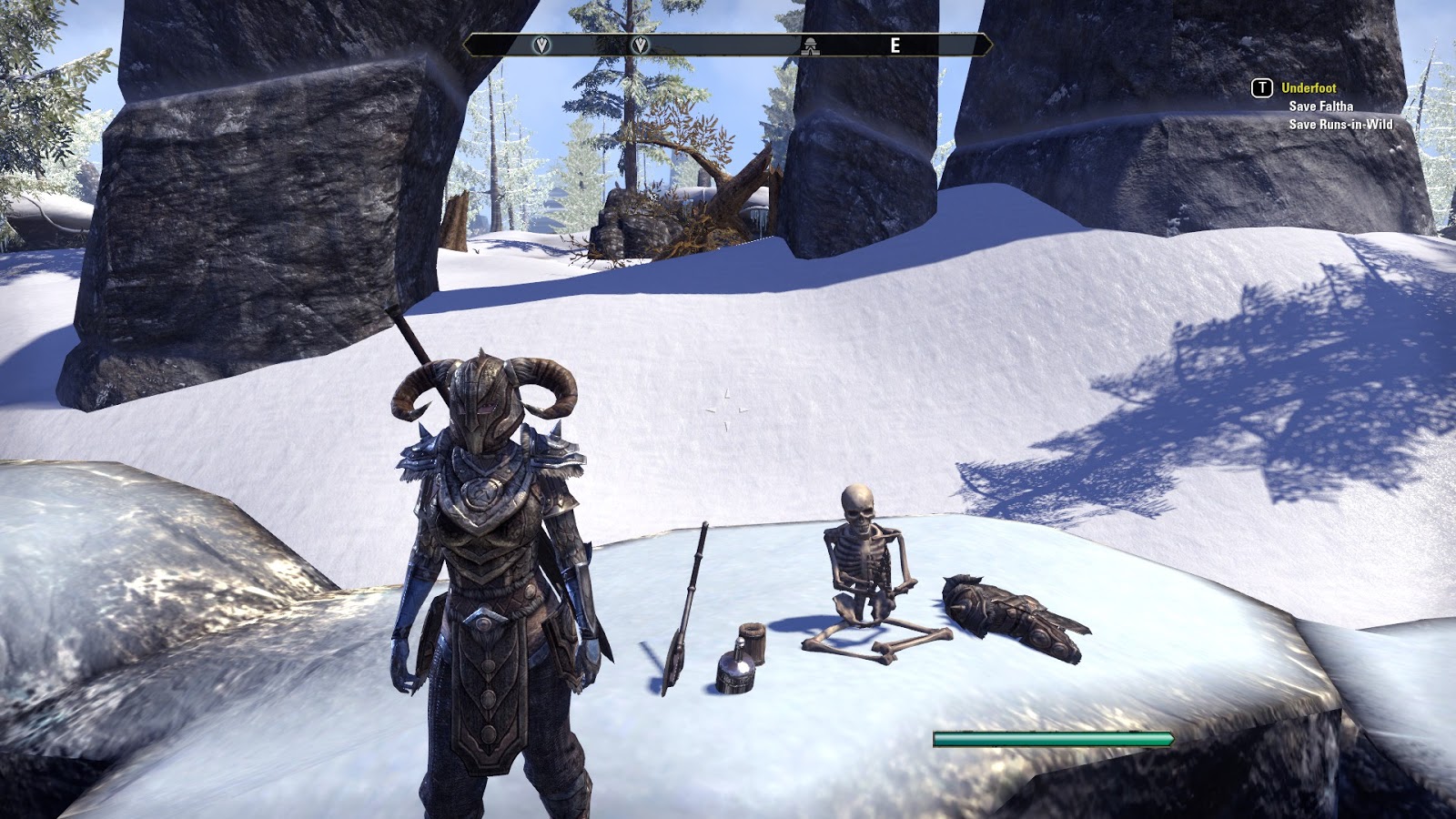Click the domed building marker on compass

pos(810,45)
